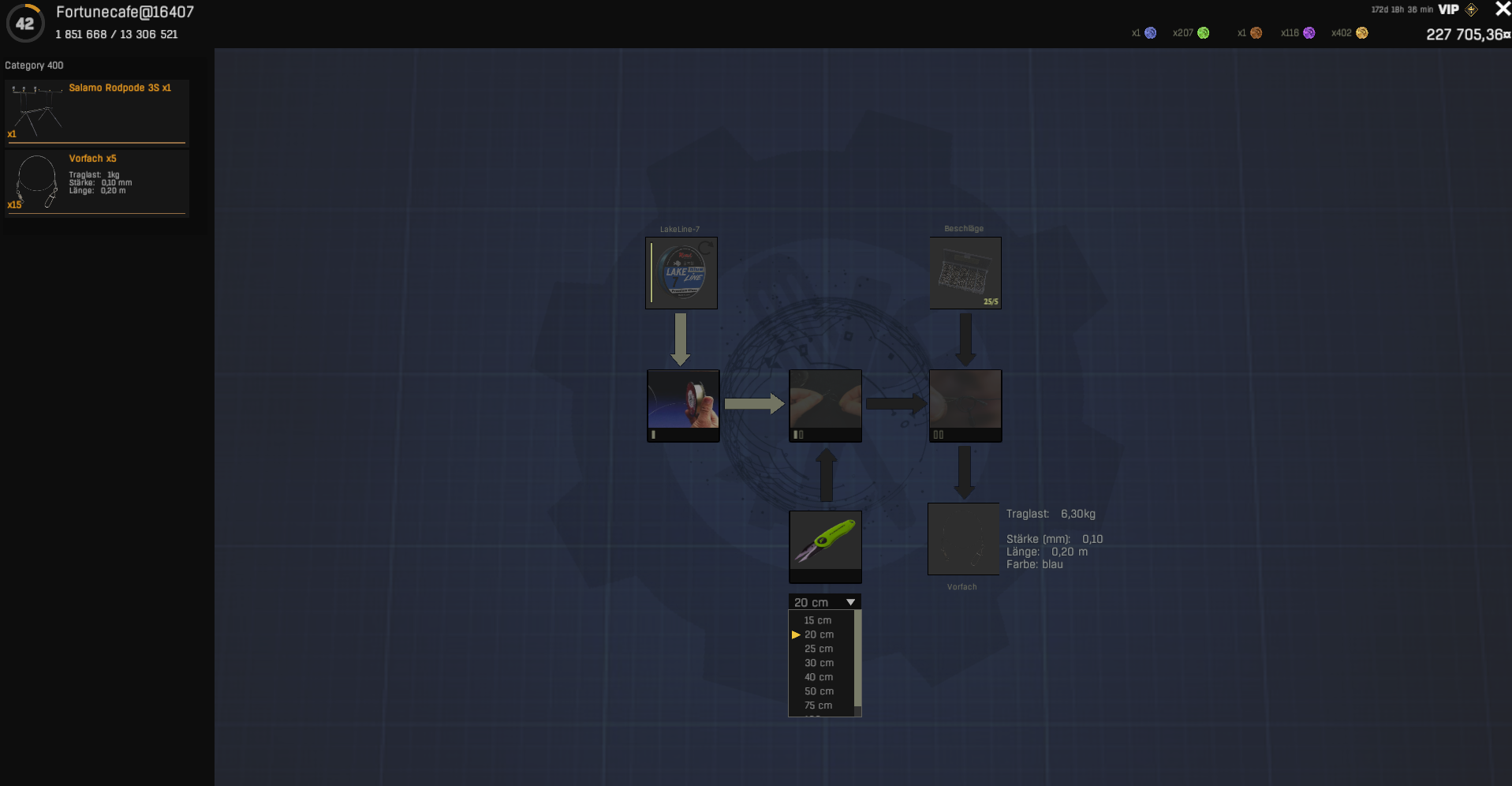
Task: Choose 15 cm leader length
Action: tap(818, 620)
